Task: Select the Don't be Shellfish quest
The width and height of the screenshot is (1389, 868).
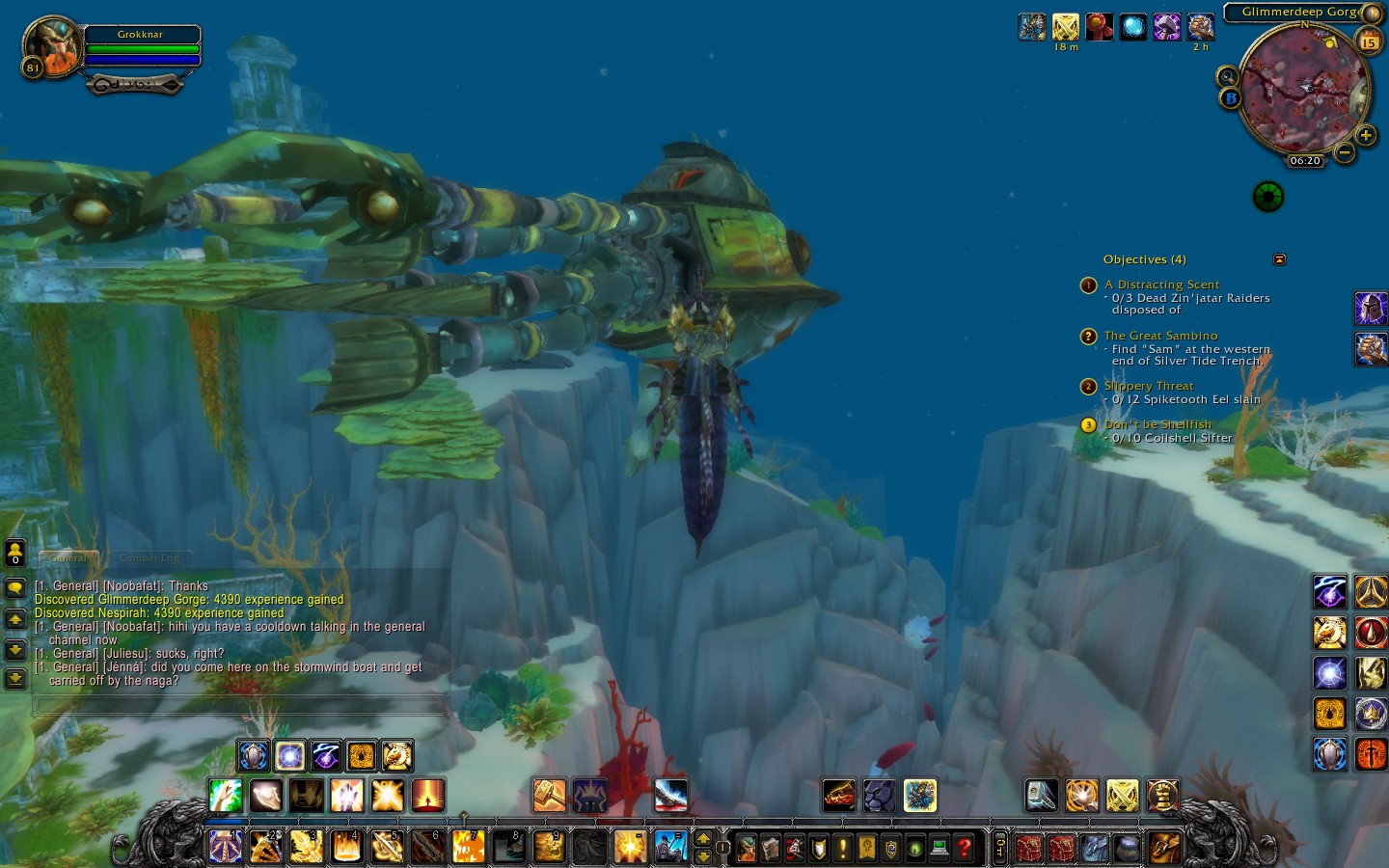Action: tap(1157, 424)
